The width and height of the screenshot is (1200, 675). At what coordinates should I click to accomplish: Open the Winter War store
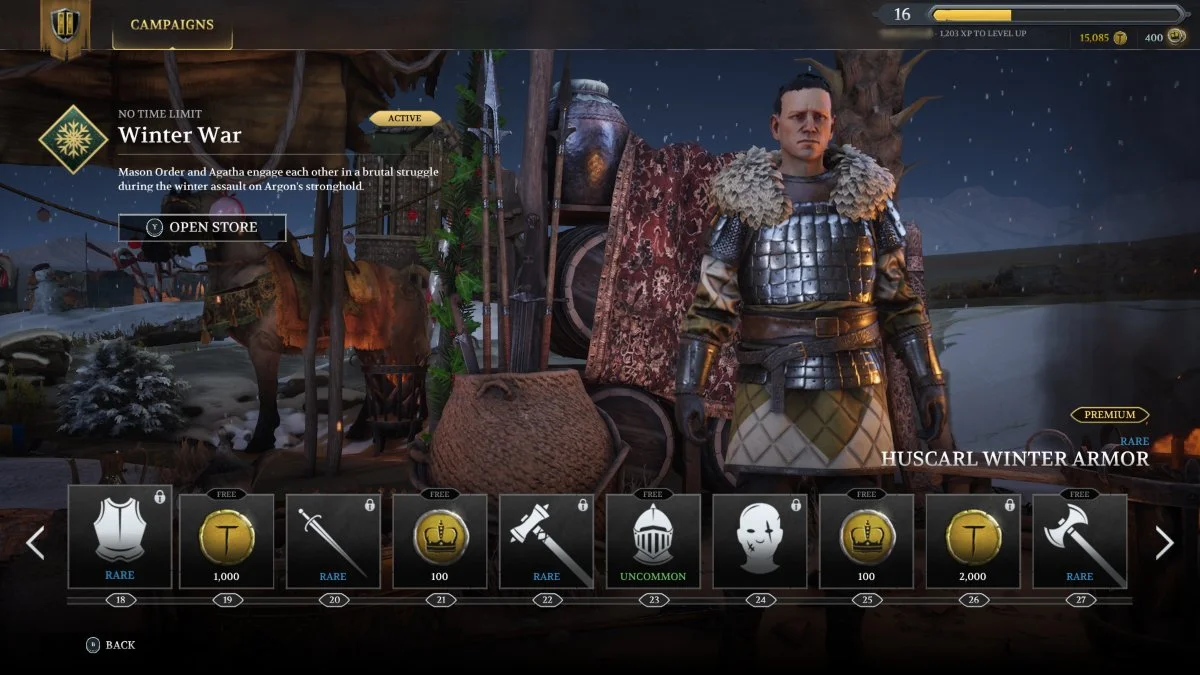pyautogui.click(x=202, y=227)
